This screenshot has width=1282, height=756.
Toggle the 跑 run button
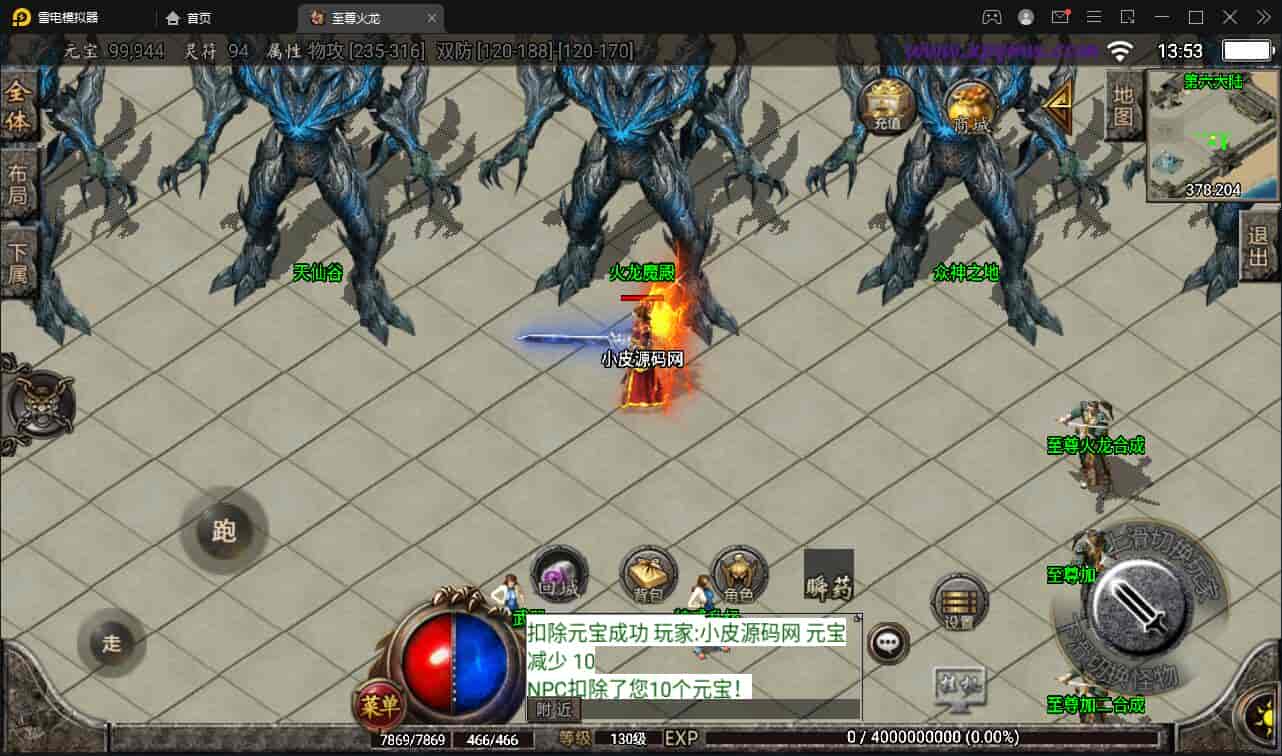(224, 530)
